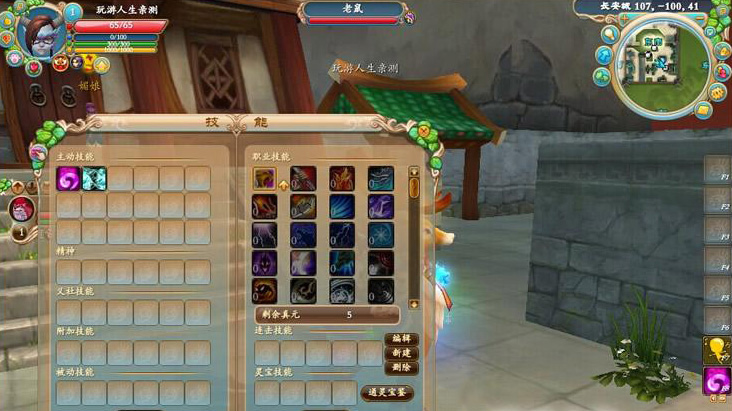Click the gold upgrade arrow beside first class skill
The width and height of the screenshot is (732, 411).
click(283, 183)
